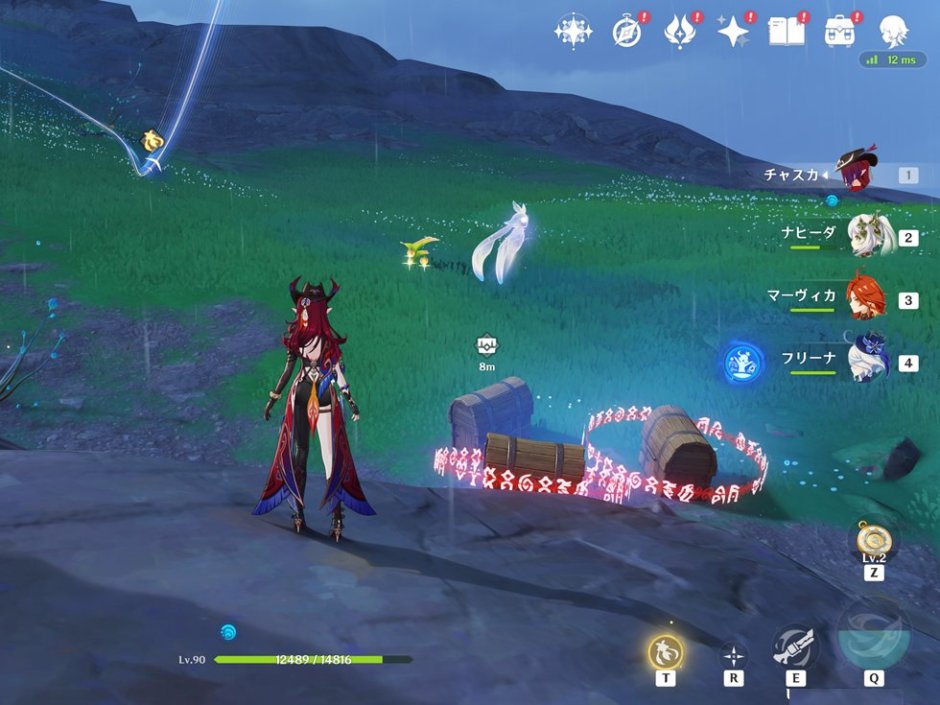This screenshot has width=940, height=705.
Task: Switch to party member フリーナ
Action: coord(866,361)
